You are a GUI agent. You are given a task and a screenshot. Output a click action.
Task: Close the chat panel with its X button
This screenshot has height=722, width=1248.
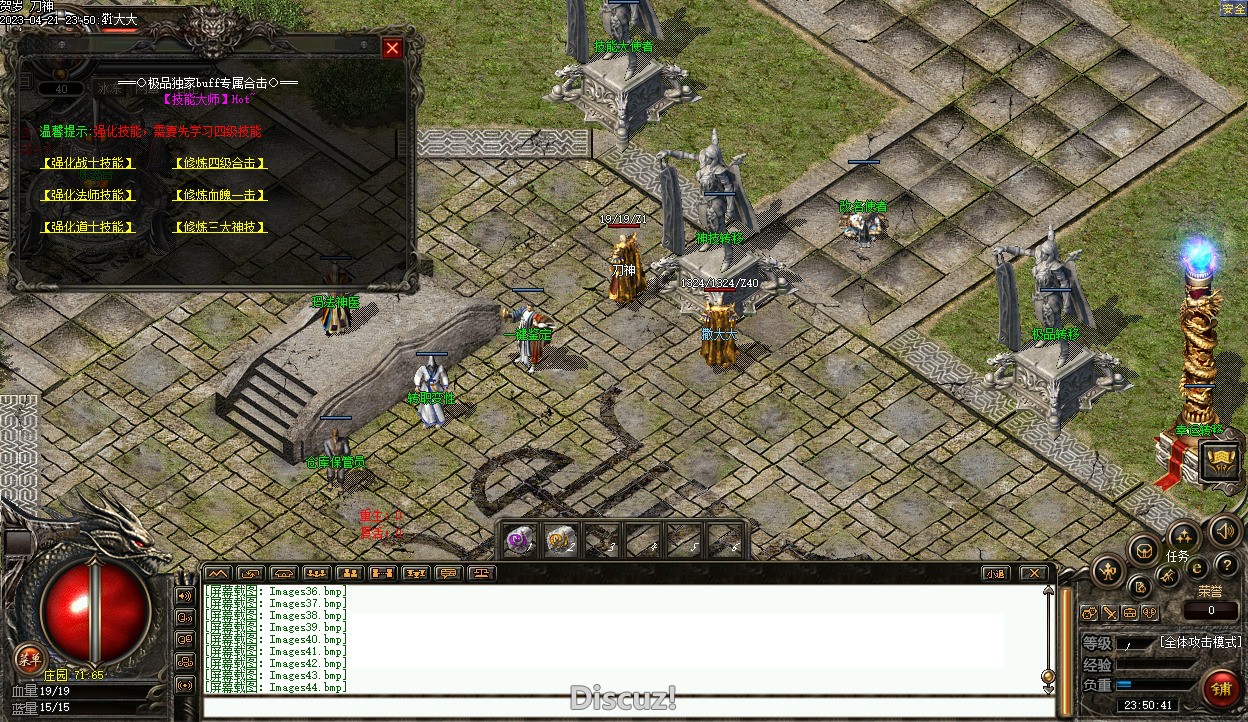[x=1033, y=573]
